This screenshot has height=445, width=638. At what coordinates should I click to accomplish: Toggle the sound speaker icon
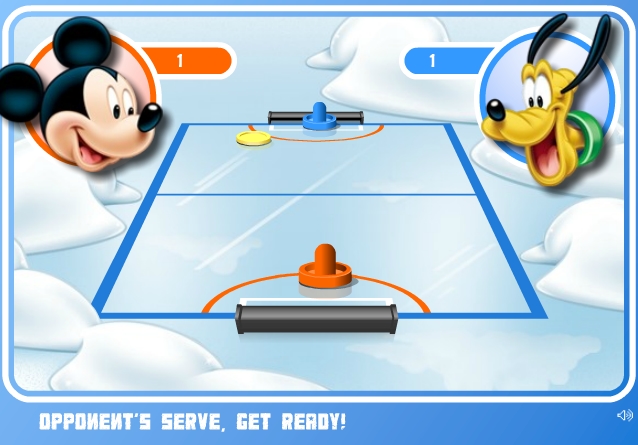[x=624, y=415]
